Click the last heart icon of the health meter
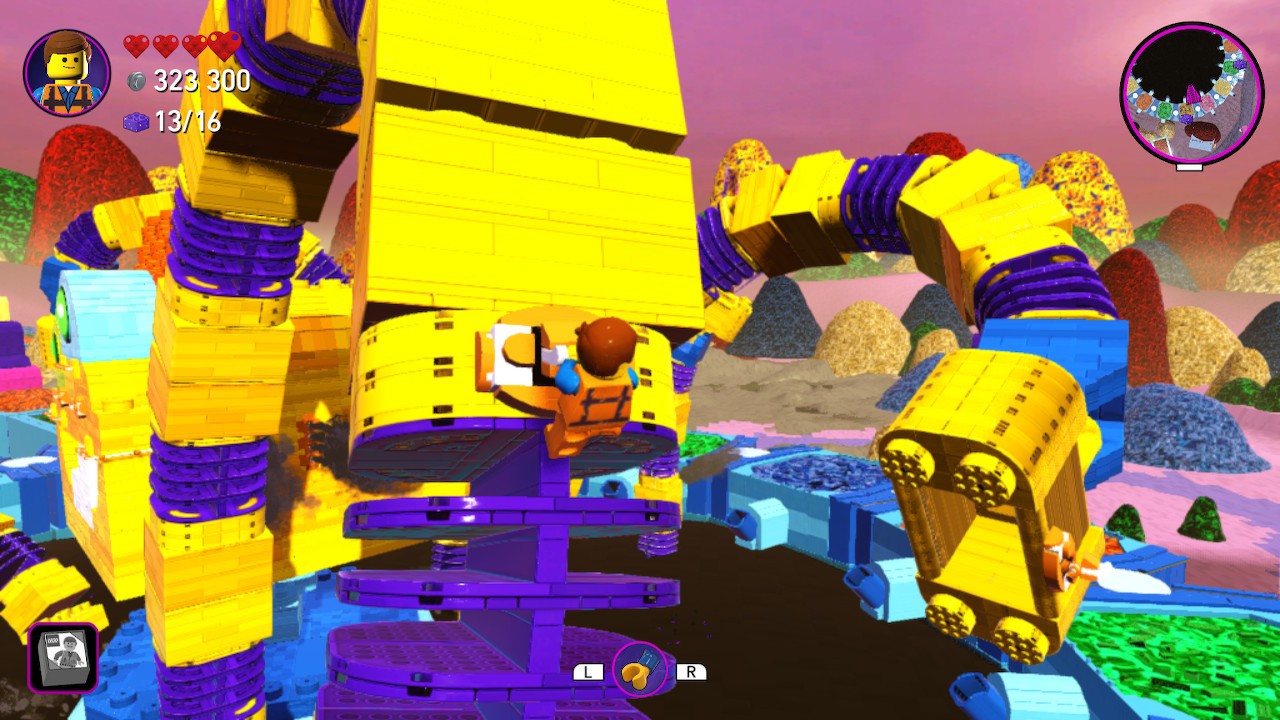This screenshot has height=720, width=1280. (x=222, y=45)
